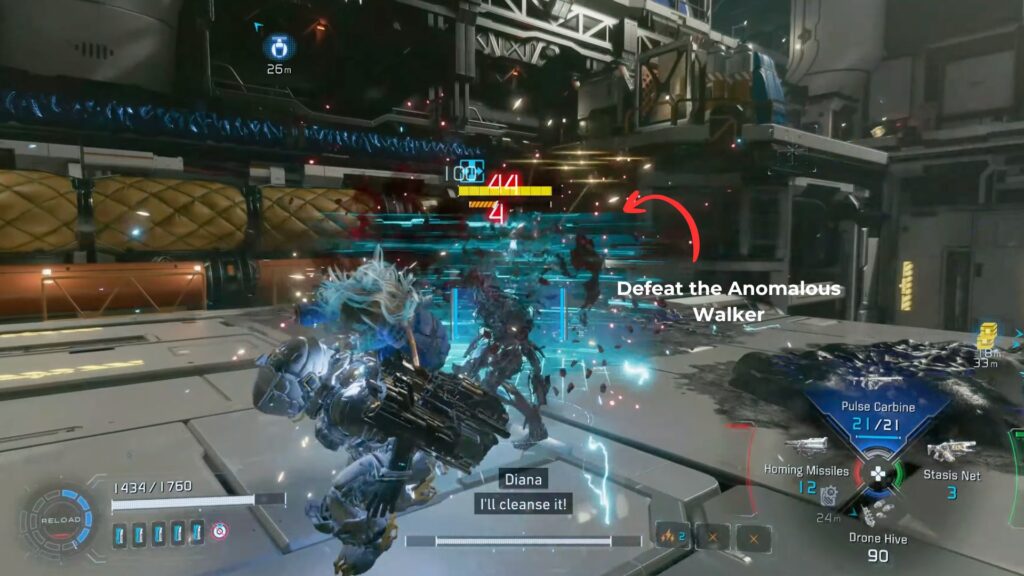The width and height of the screenshot is (1024, 576).
Task: Click the gear waypoint marker at 24m
Action: (x=828, y=495)
